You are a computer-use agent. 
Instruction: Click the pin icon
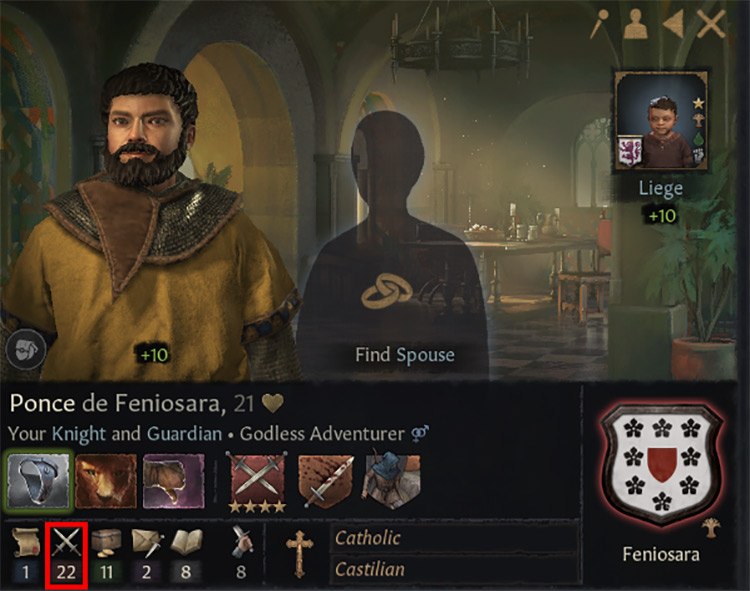[x=599, y=24]
